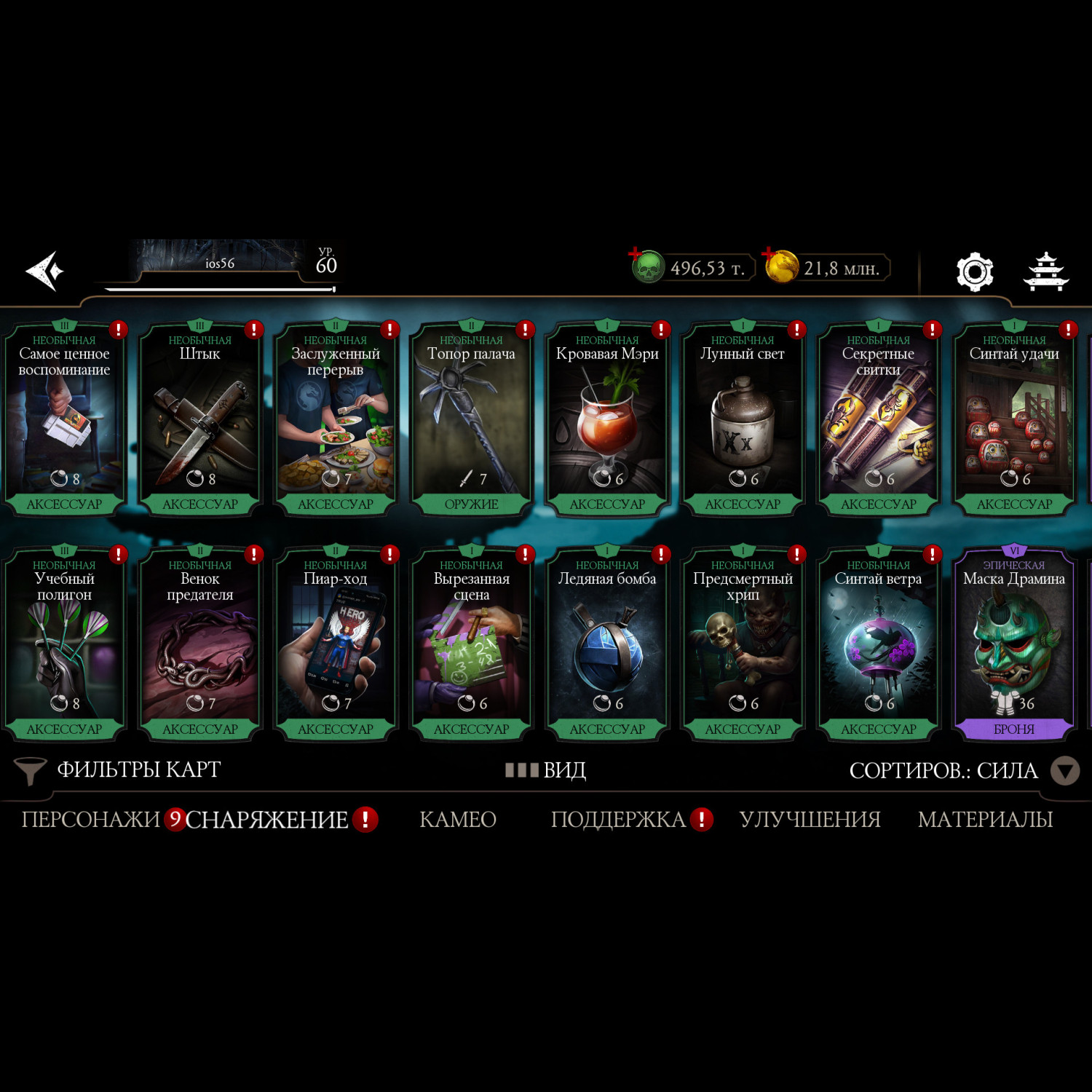The height and width of the screenshot is (1092, 1092).
Task: Choose the Ледяная бомба card
Action: (x=607, y=644)
